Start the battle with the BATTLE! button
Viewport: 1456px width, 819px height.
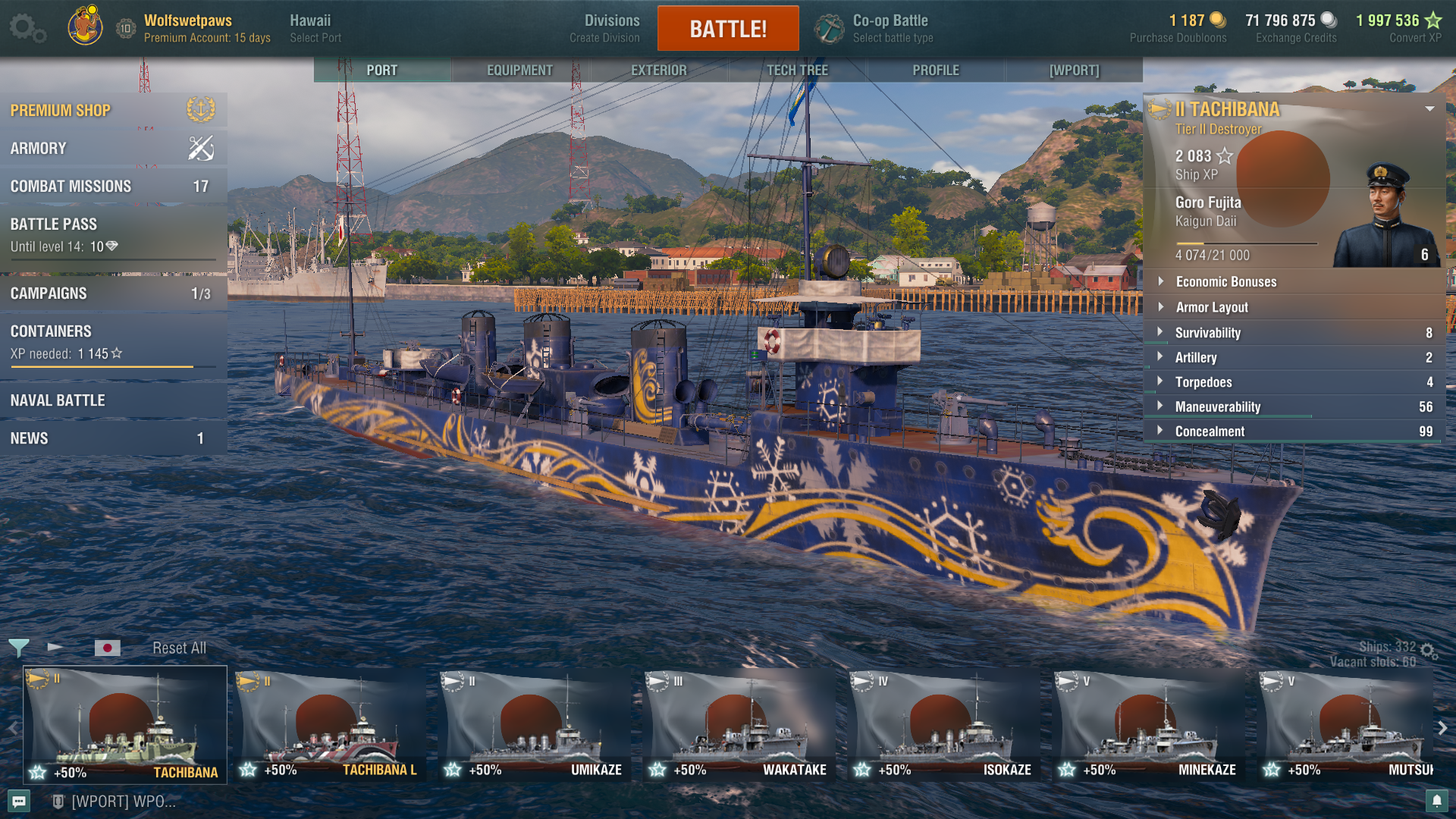[x=727, y=29]
